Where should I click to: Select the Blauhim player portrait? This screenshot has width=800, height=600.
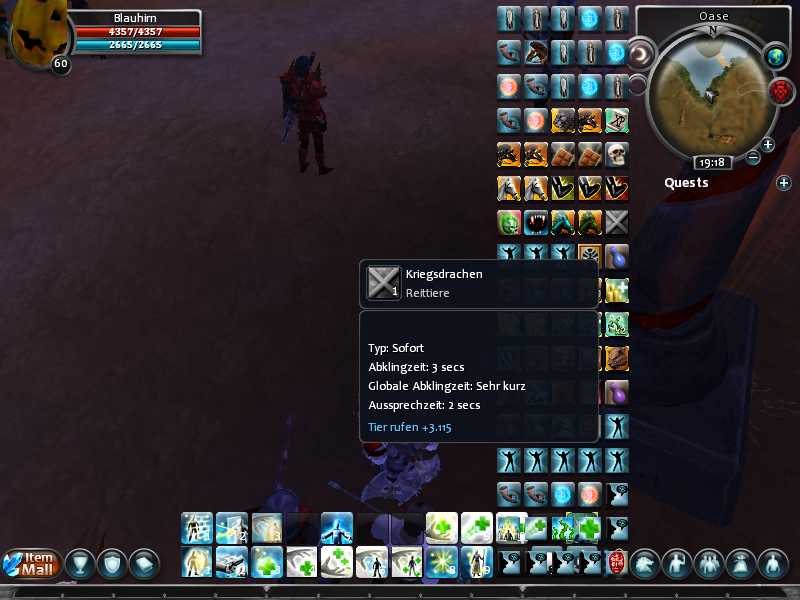pos(33,37)
